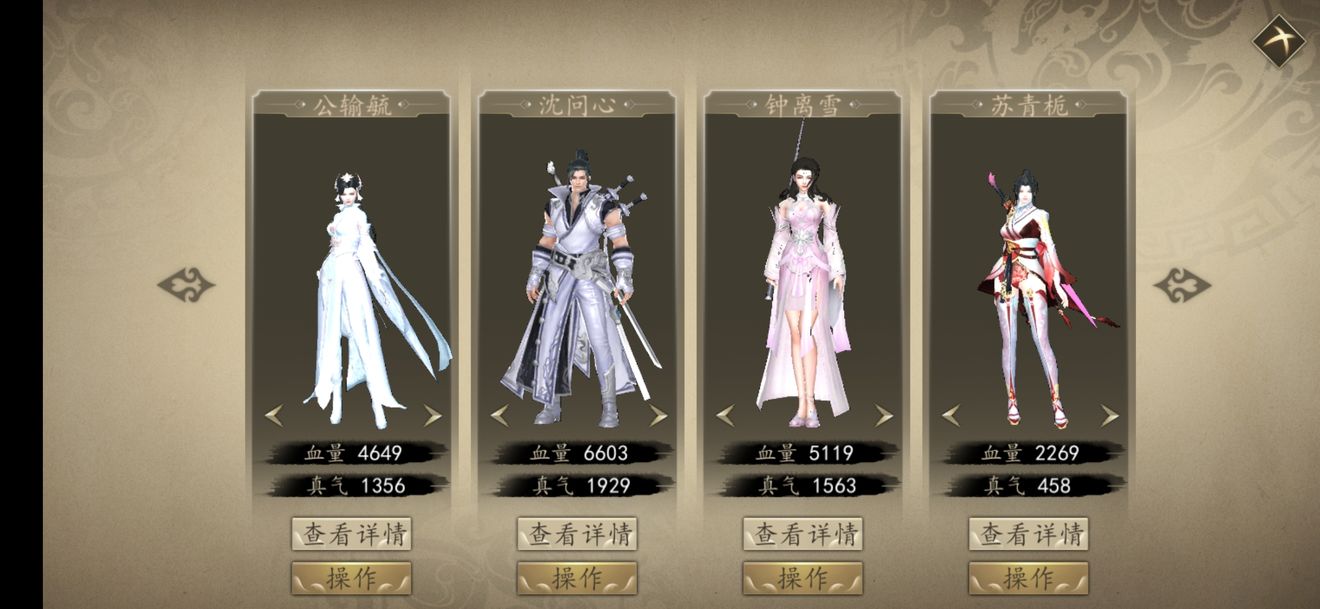View details for 公输毓
Image resolution: width=1320 pixels, height=609 pixels.
(x=351, y=534)
